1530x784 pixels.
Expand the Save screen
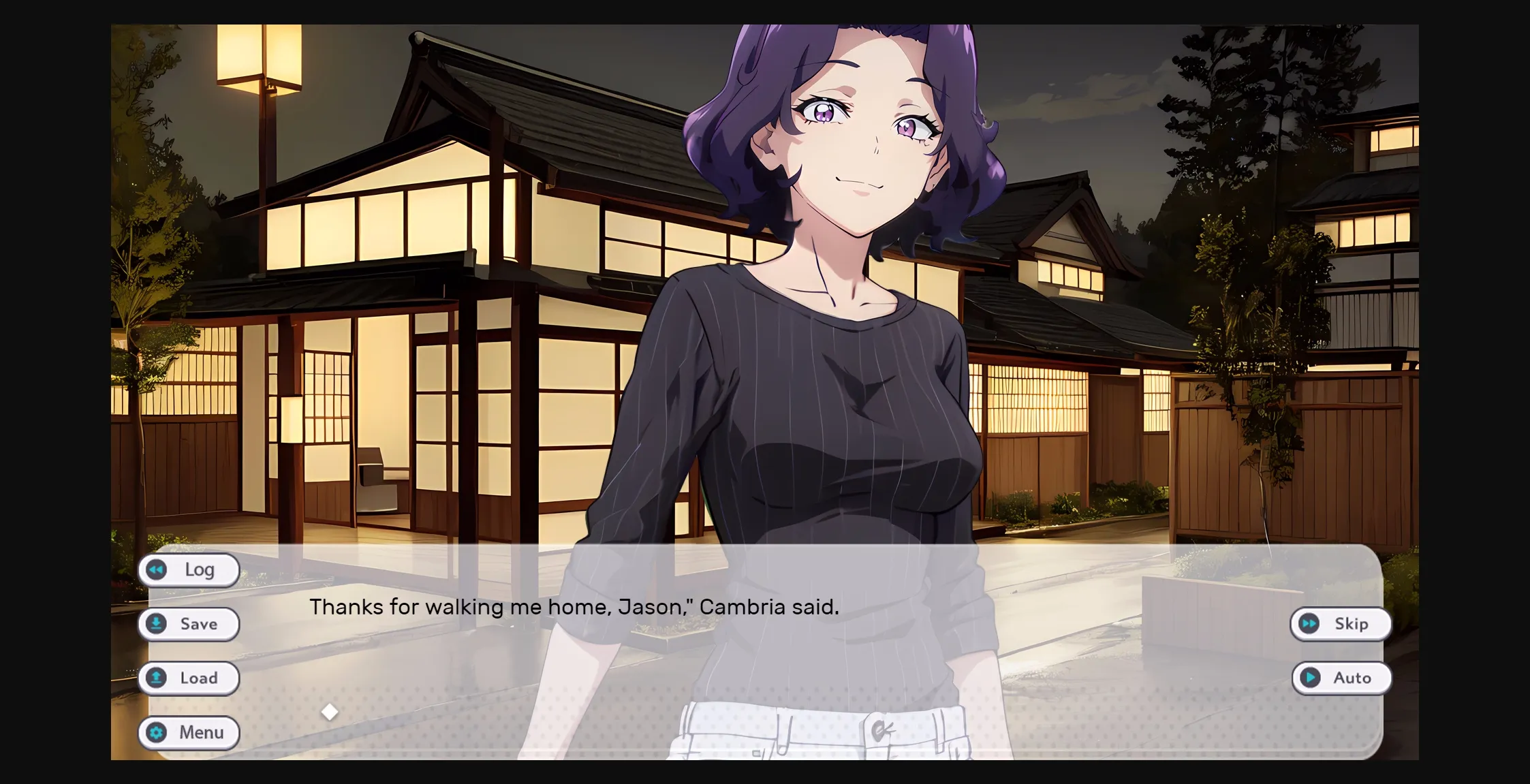pyautogui.click(x=189, y=624)
